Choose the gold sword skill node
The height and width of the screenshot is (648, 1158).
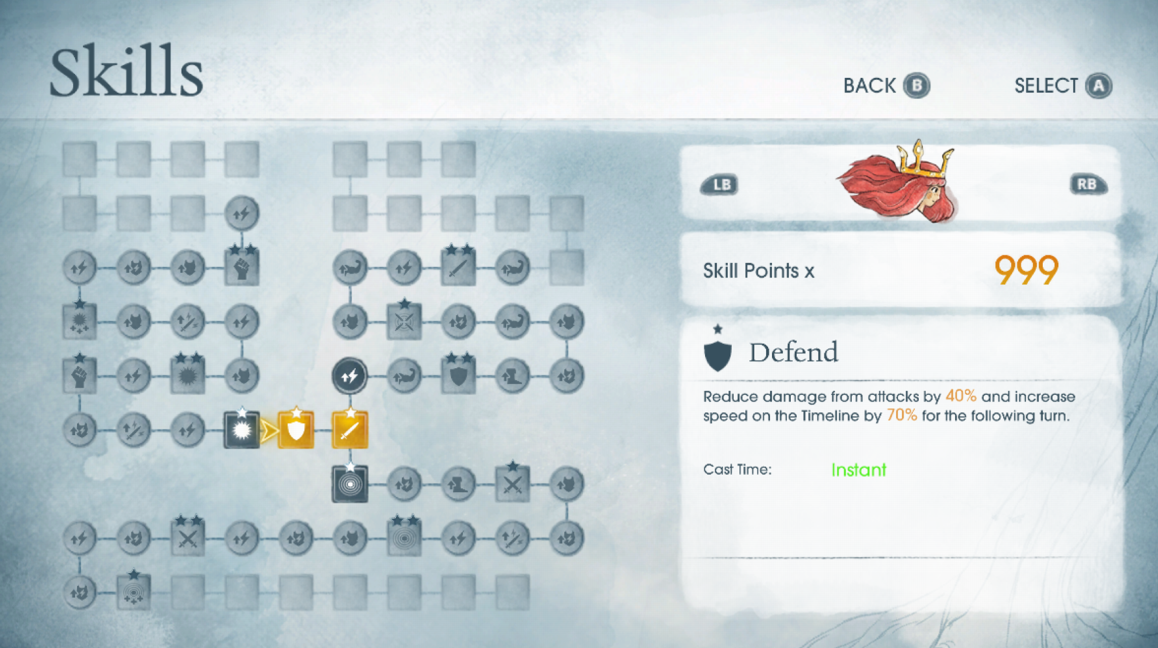click(x=350, y=430)
